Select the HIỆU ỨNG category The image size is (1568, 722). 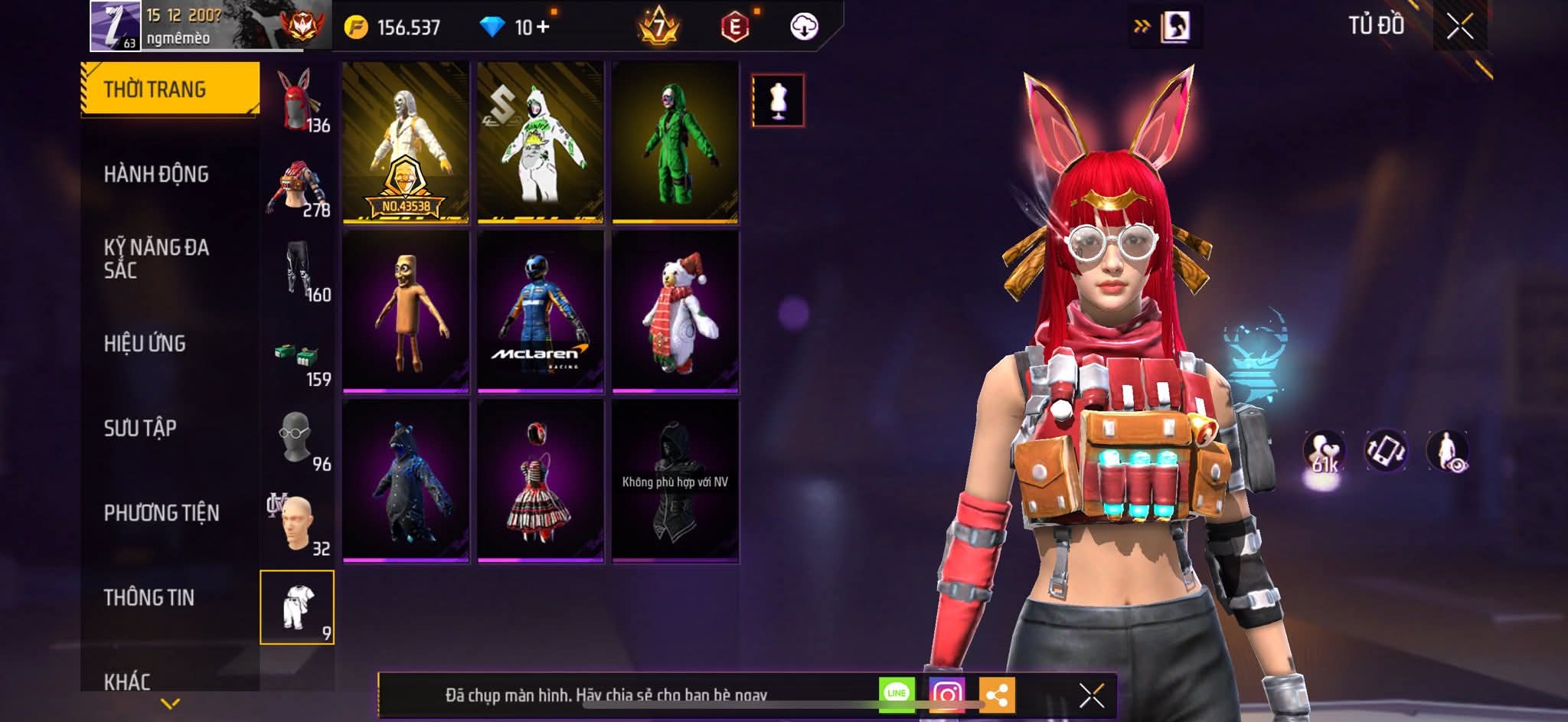[x=145, y=344]
